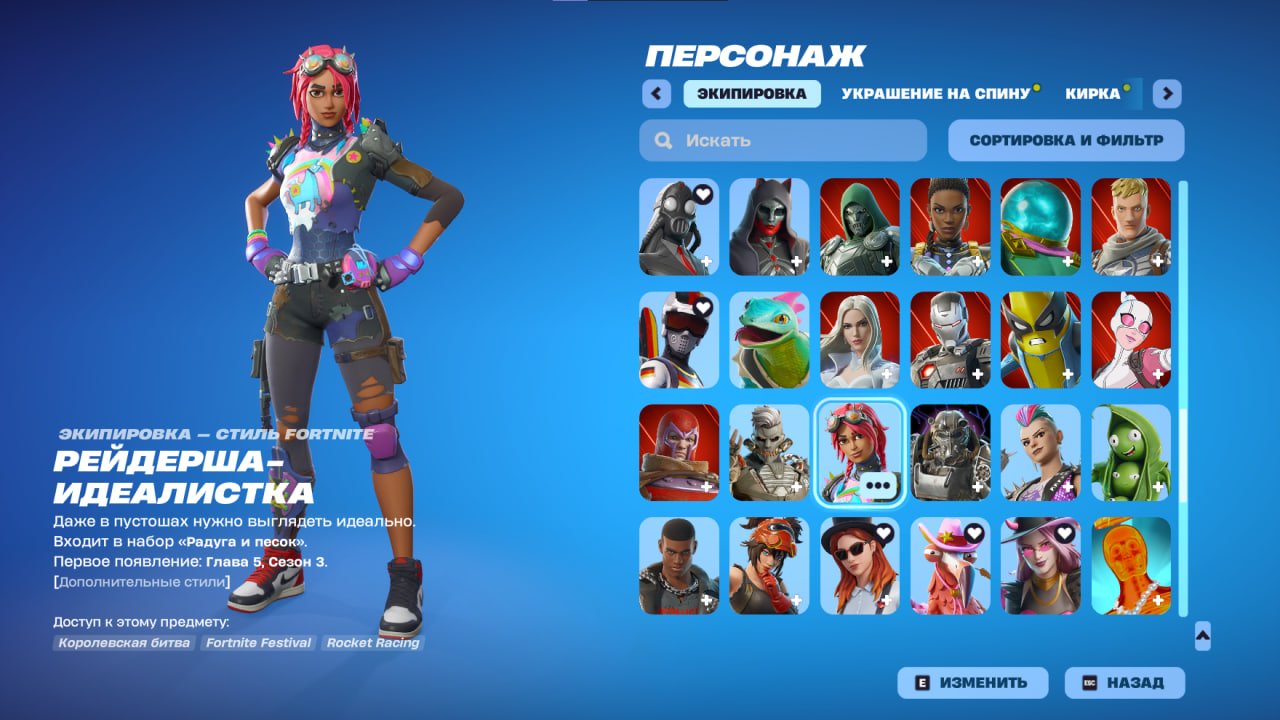Viewport: 1280px width, 720px height.
Task: Click the magnifier icon in the search bar
Action: point(663,140)
